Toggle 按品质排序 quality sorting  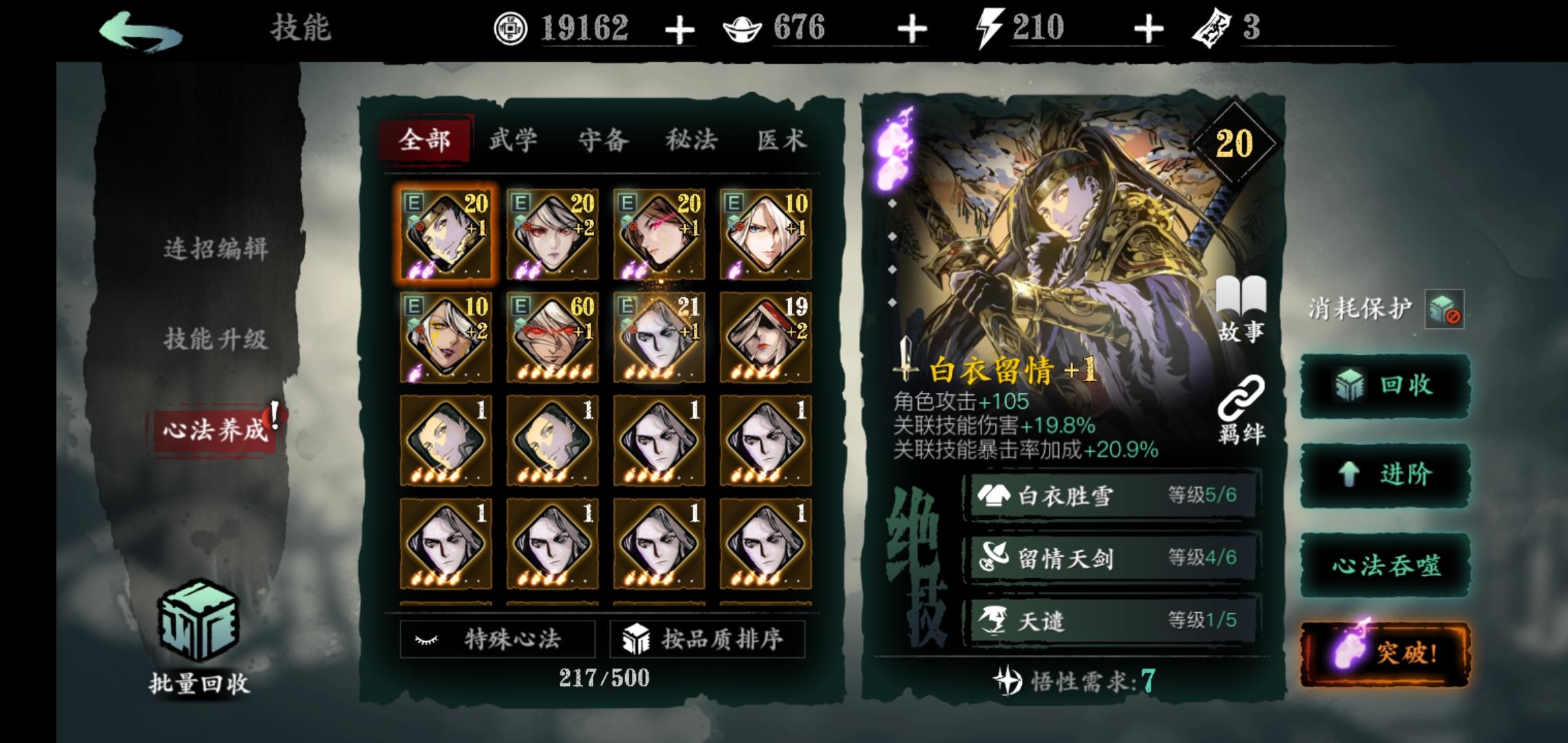[x=707, y=640]
